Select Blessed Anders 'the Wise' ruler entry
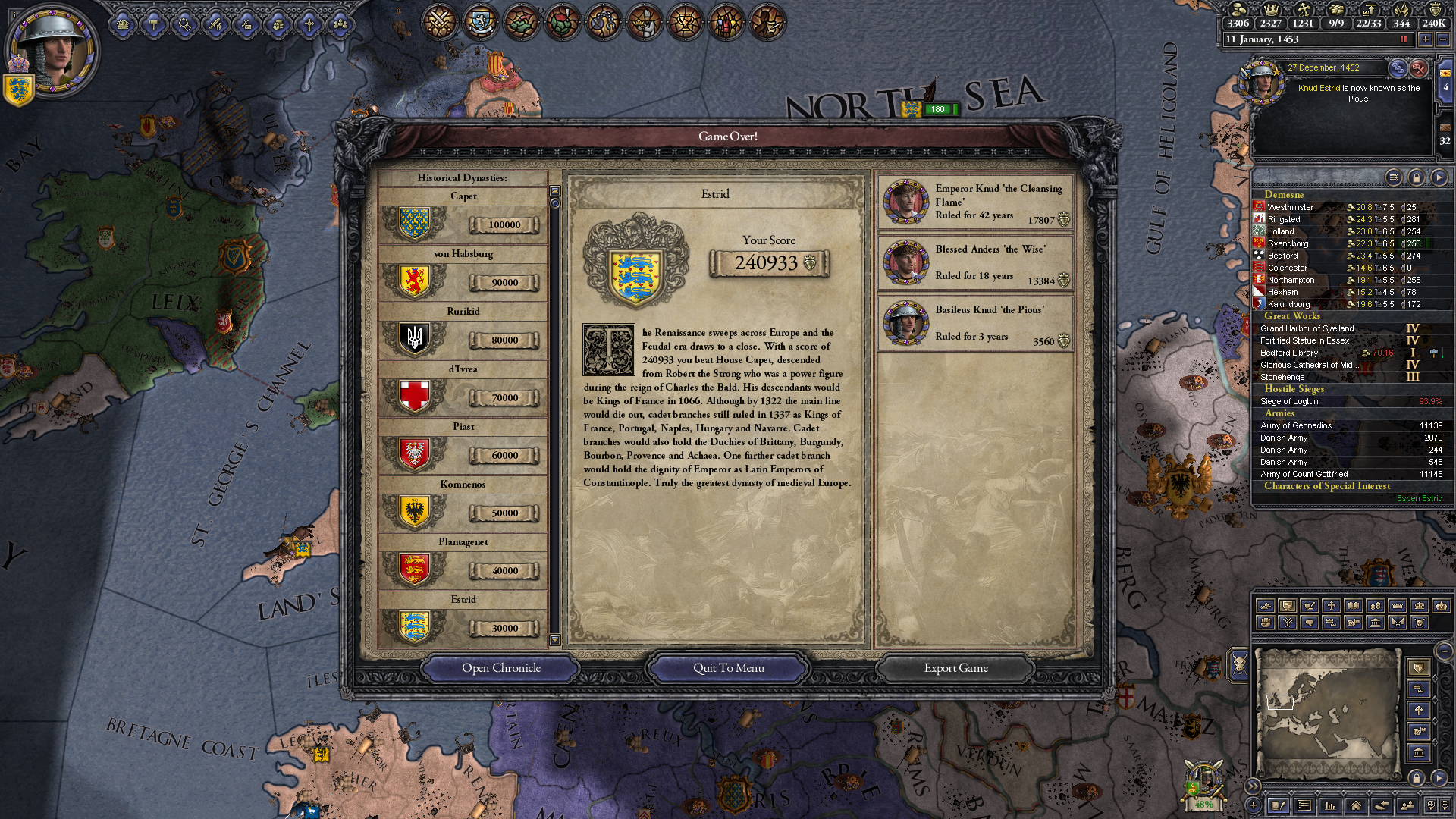 tap(976, 263)
